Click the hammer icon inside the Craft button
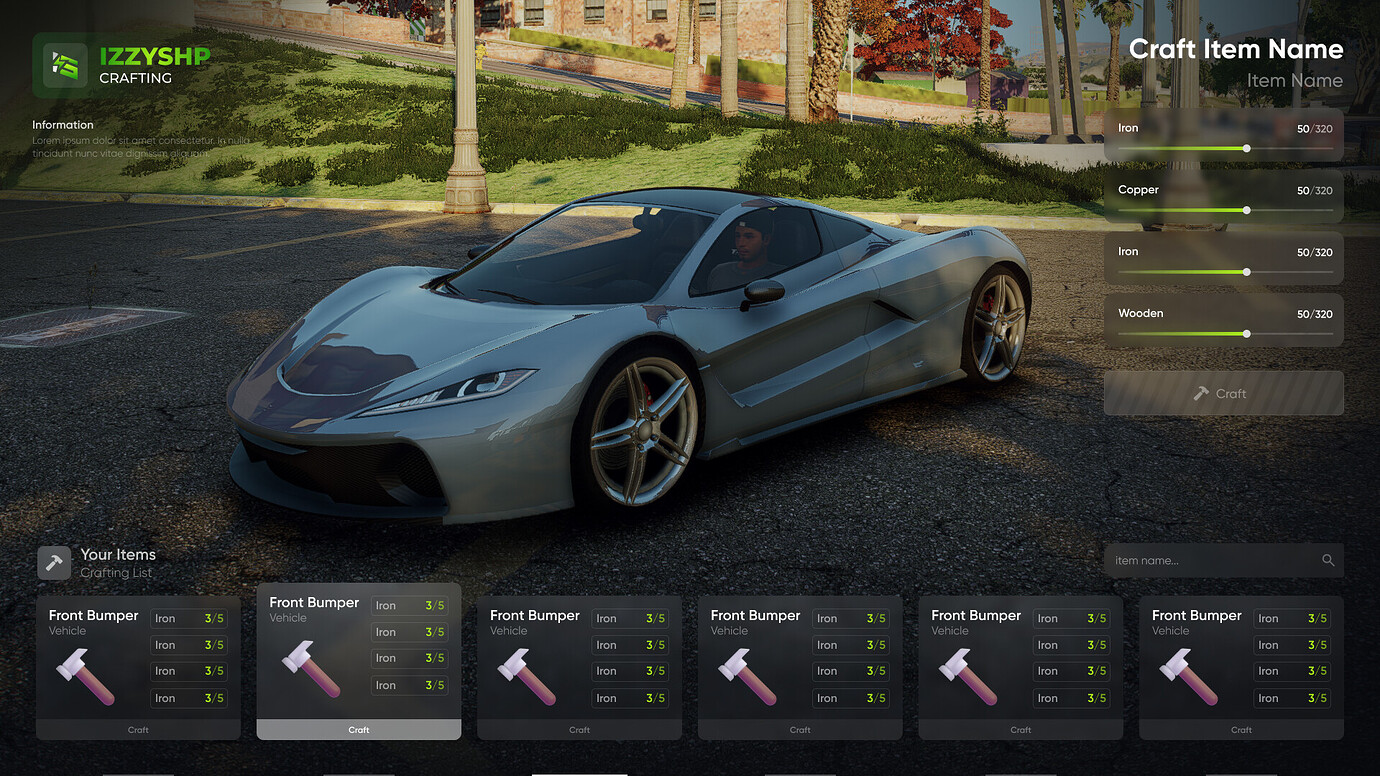Screen dimensions: 1380x776 1203,393
